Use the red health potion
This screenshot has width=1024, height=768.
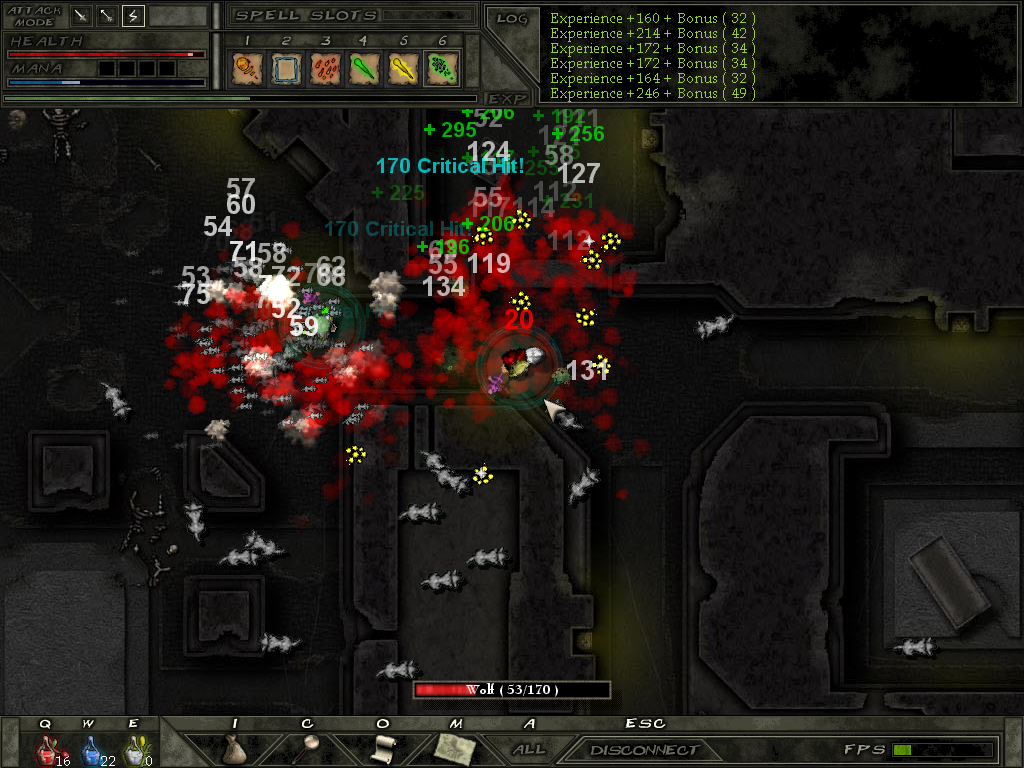pyautogui.click(x=46, y=749)
